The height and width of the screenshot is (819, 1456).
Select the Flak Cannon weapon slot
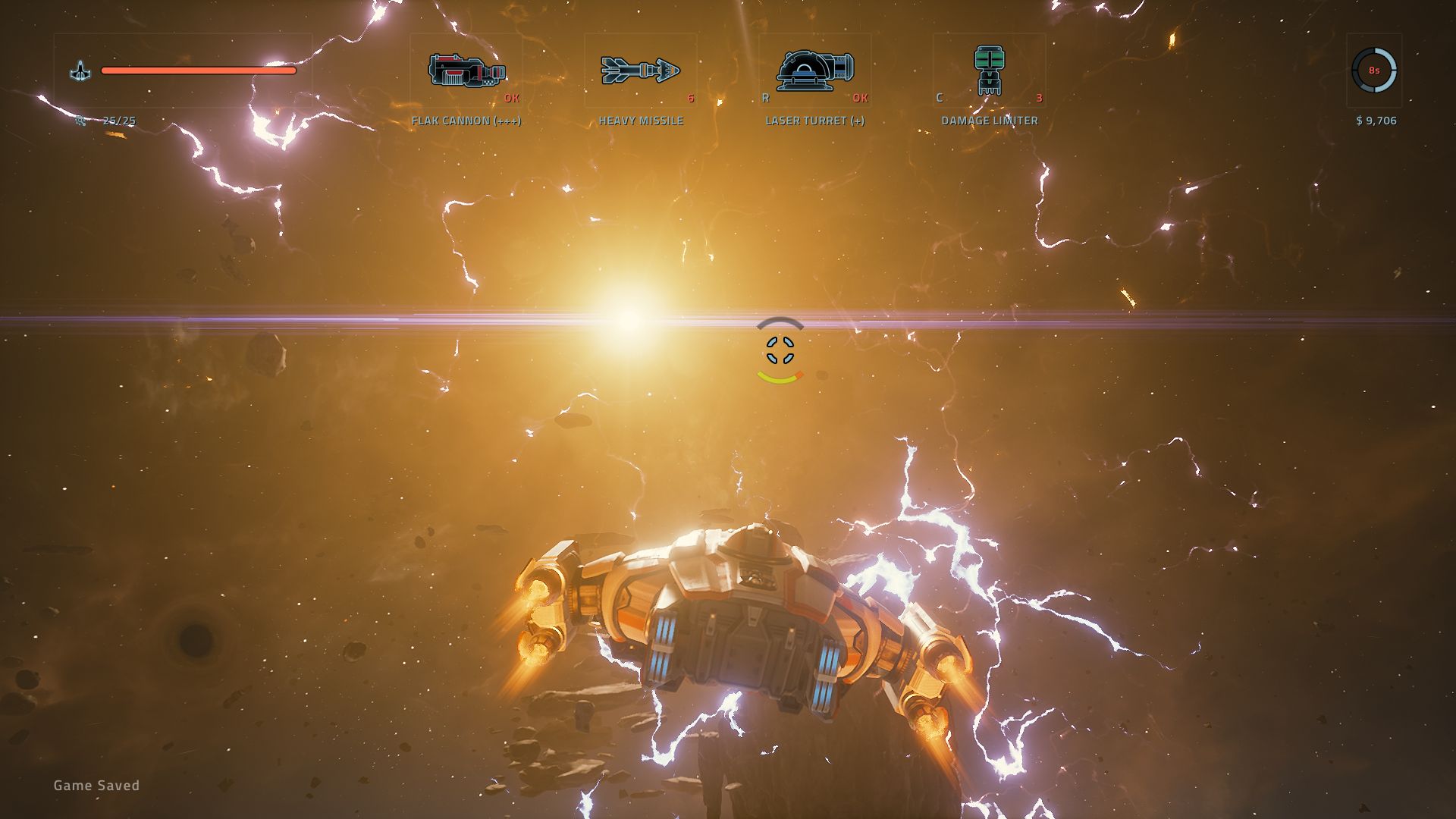466,71
